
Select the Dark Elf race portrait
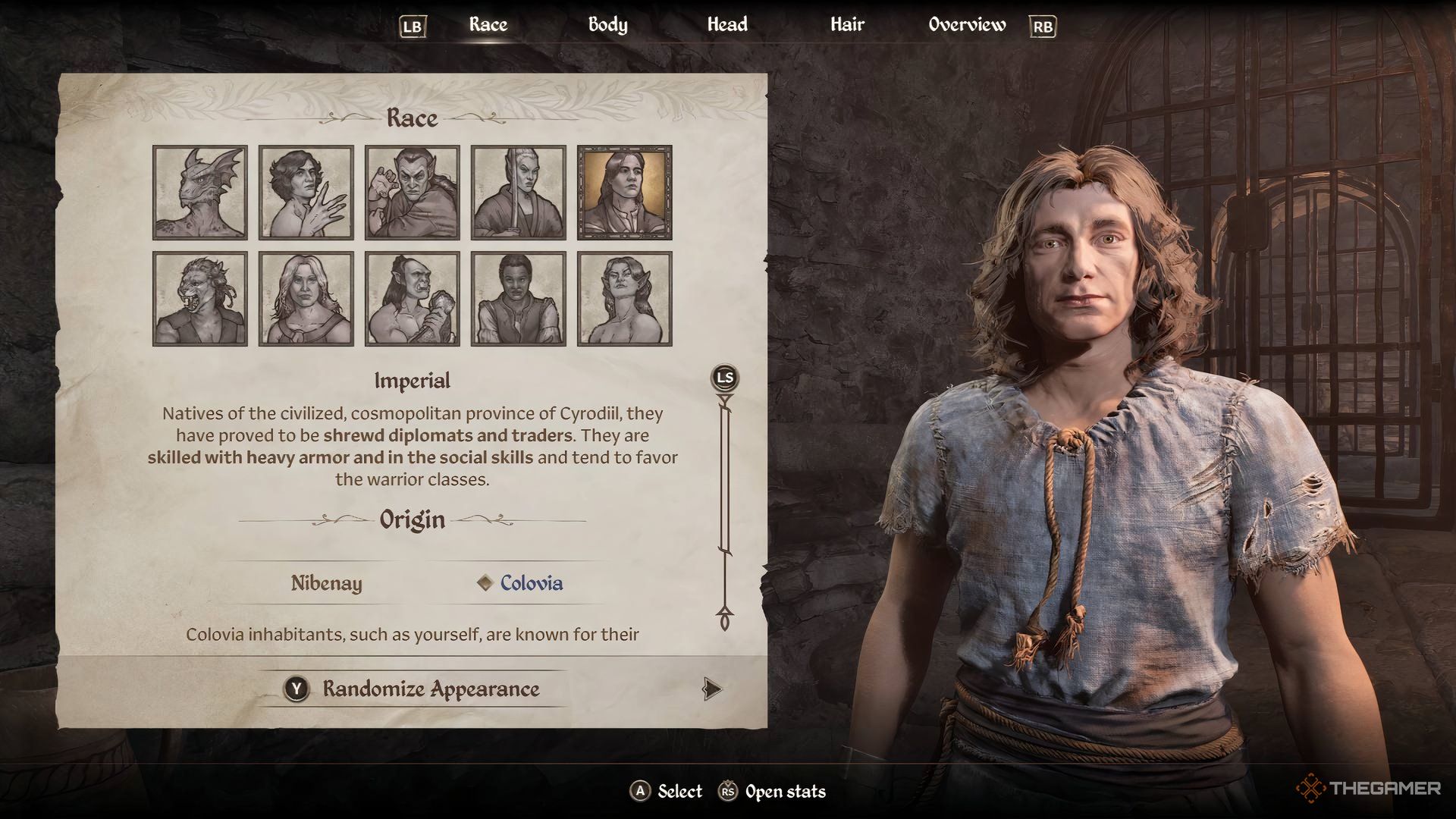pyautogui.click(x=412, y=192)
